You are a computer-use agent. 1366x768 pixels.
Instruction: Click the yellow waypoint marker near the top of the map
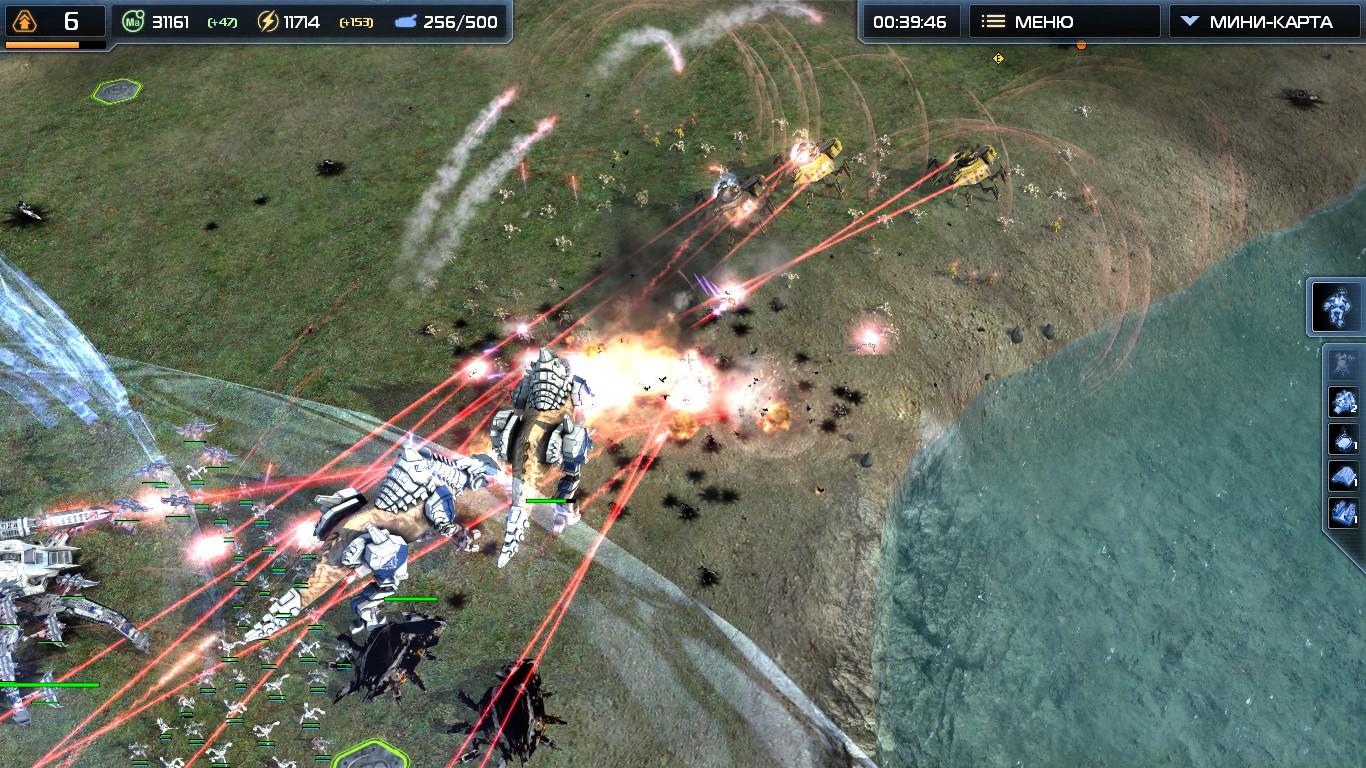pos(998,59)
